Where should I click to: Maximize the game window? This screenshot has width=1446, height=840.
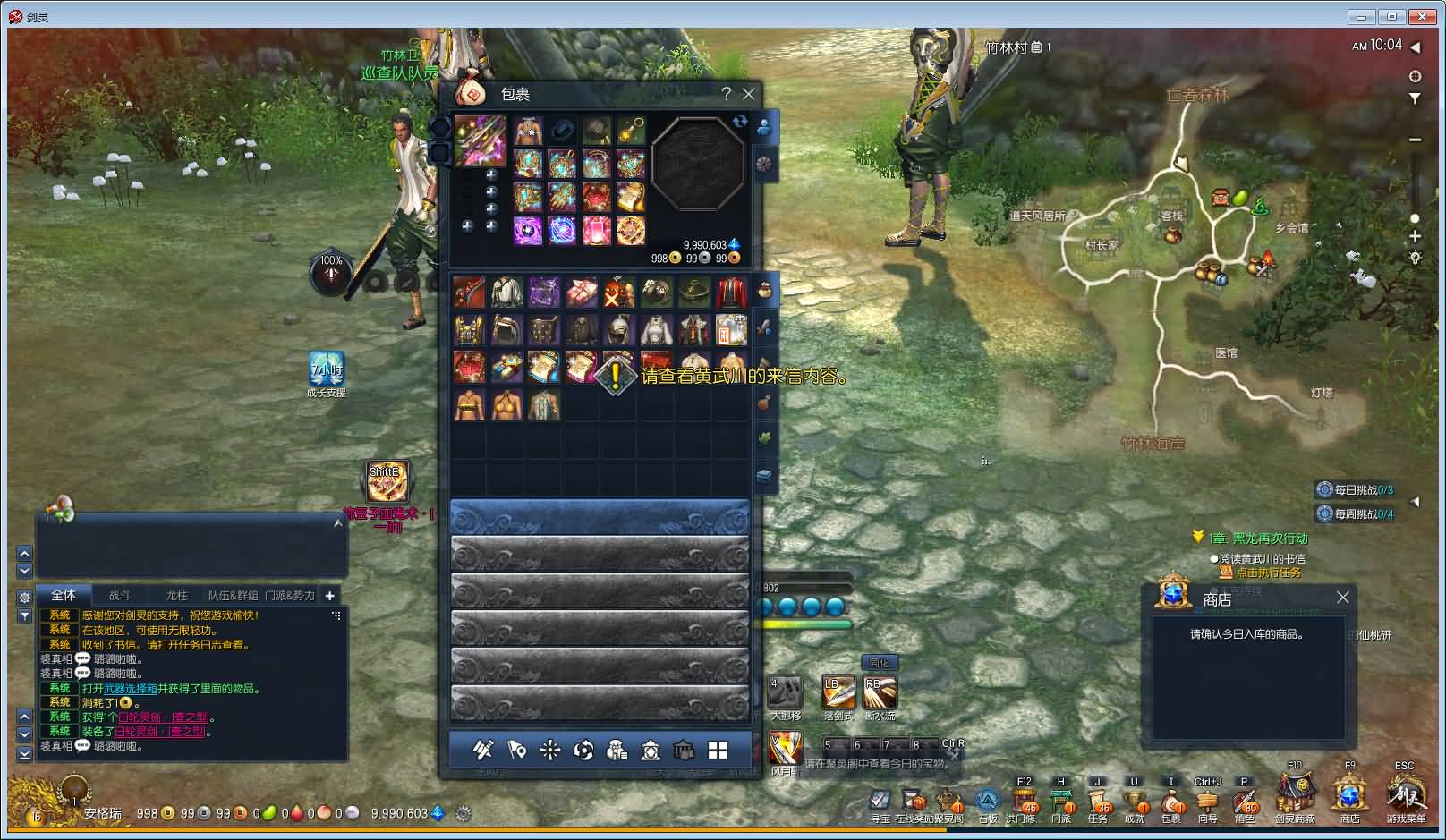(x=1391, y=16)
